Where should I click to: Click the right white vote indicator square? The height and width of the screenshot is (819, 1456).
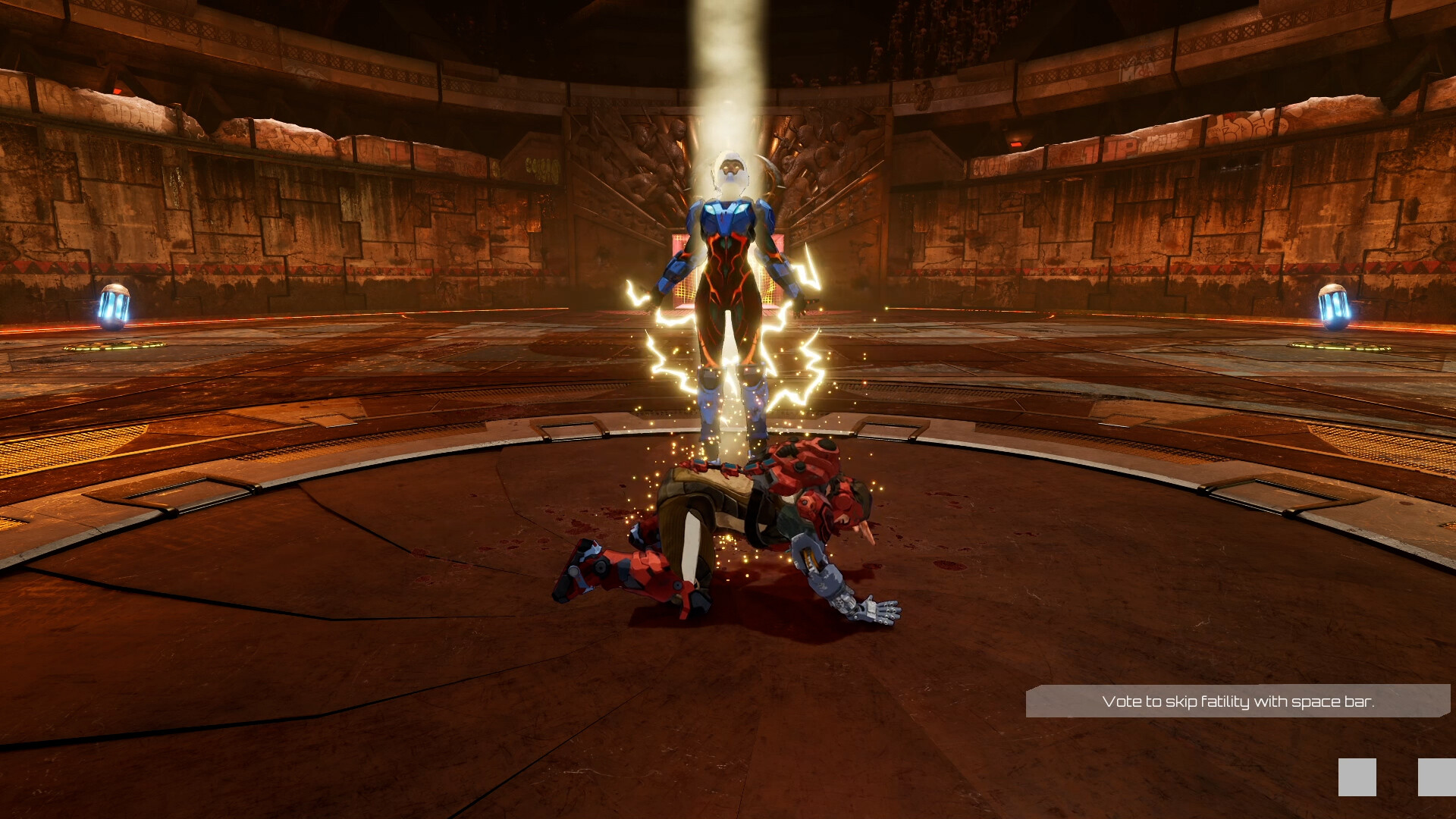point(1437,777)
